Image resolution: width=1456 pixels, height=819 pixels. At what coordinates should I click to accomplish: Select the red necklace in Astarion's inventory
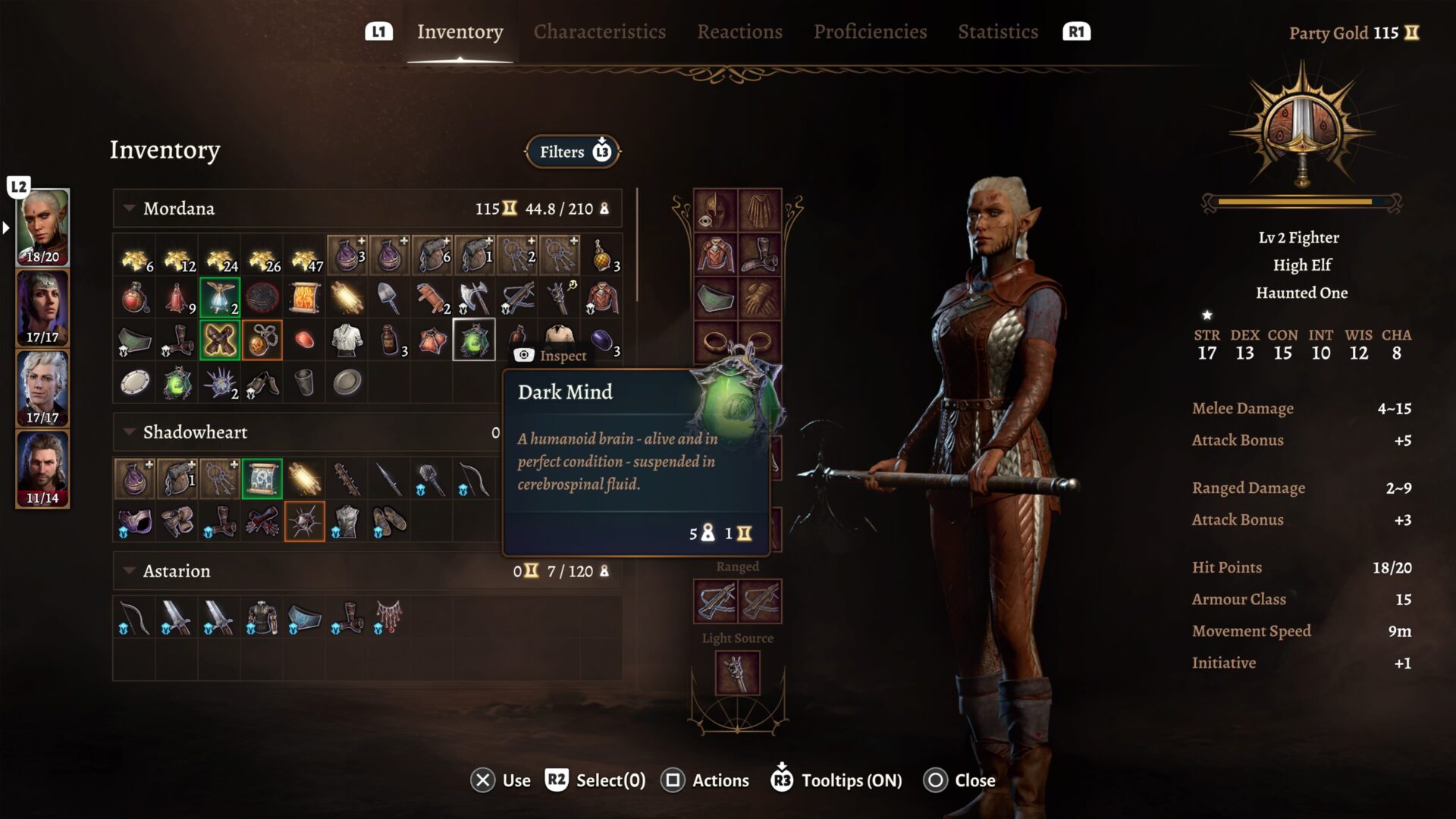click(388, 617)
